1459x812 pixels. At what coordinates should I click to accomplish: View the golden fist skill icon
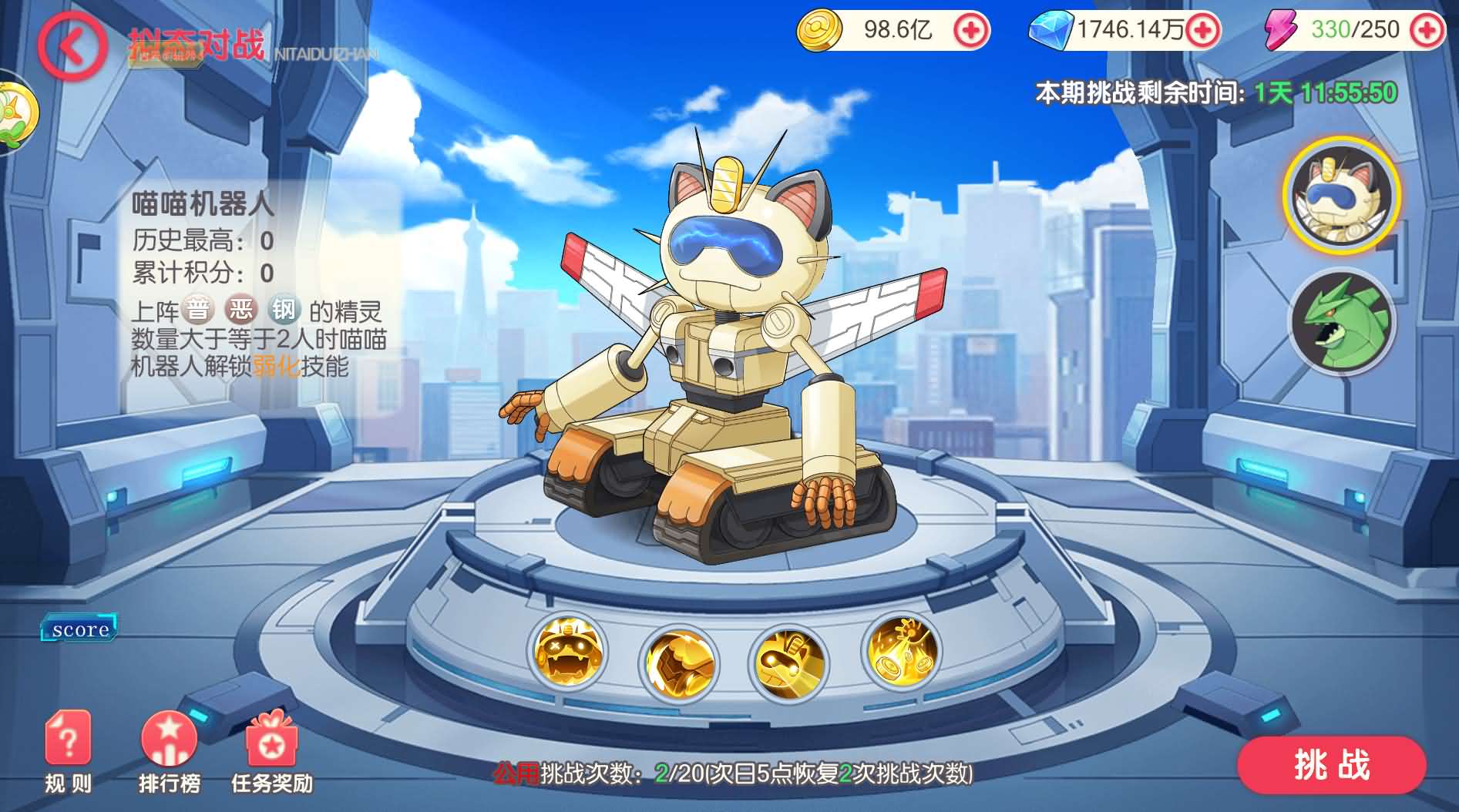(x=679, y=660)
